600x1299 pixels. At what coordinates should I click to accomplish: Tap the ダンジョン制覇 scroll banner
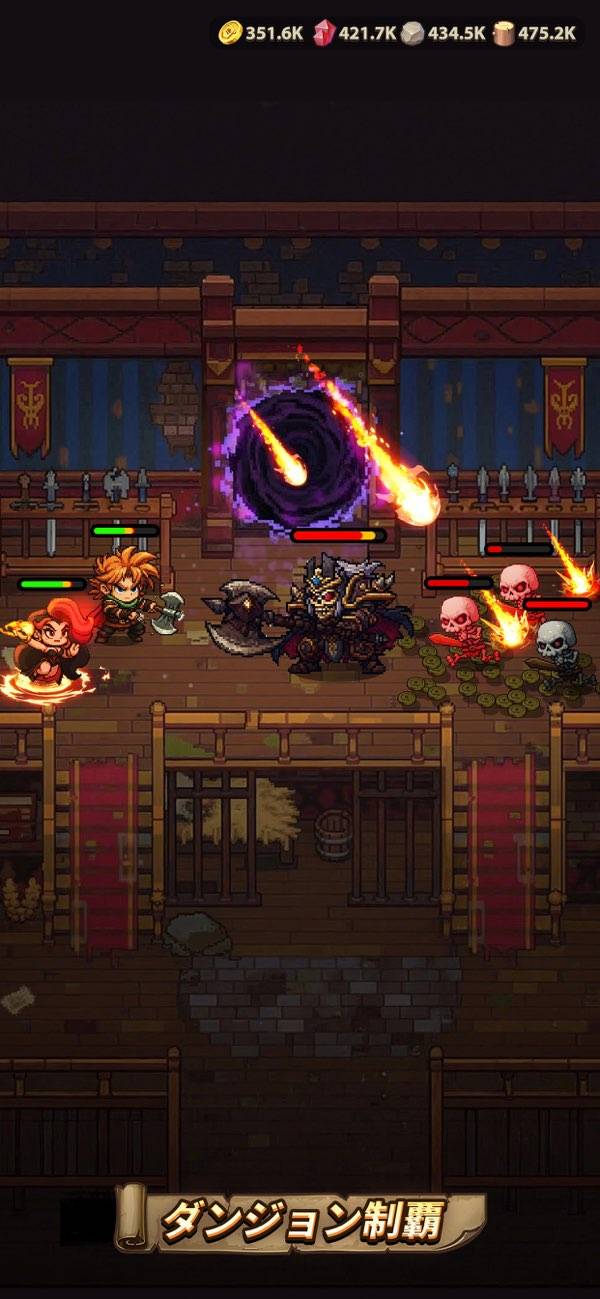coord(302,1220)
